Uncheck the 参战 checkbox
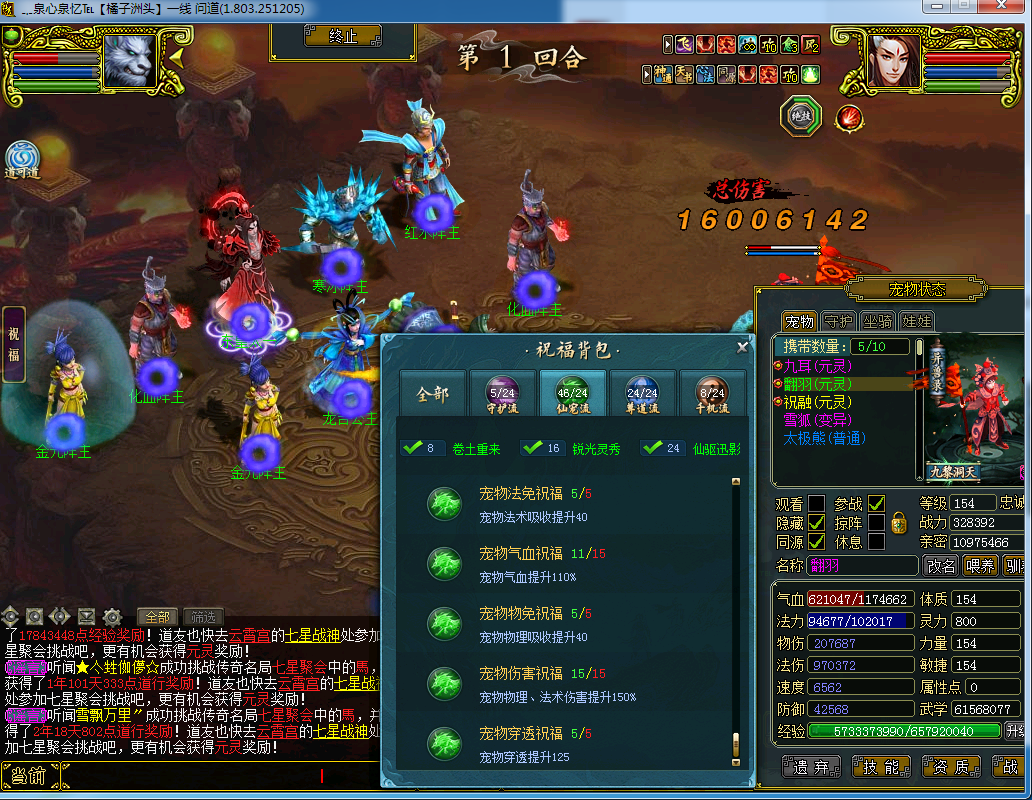This screenshot has height=800, width=1032. 876,503
